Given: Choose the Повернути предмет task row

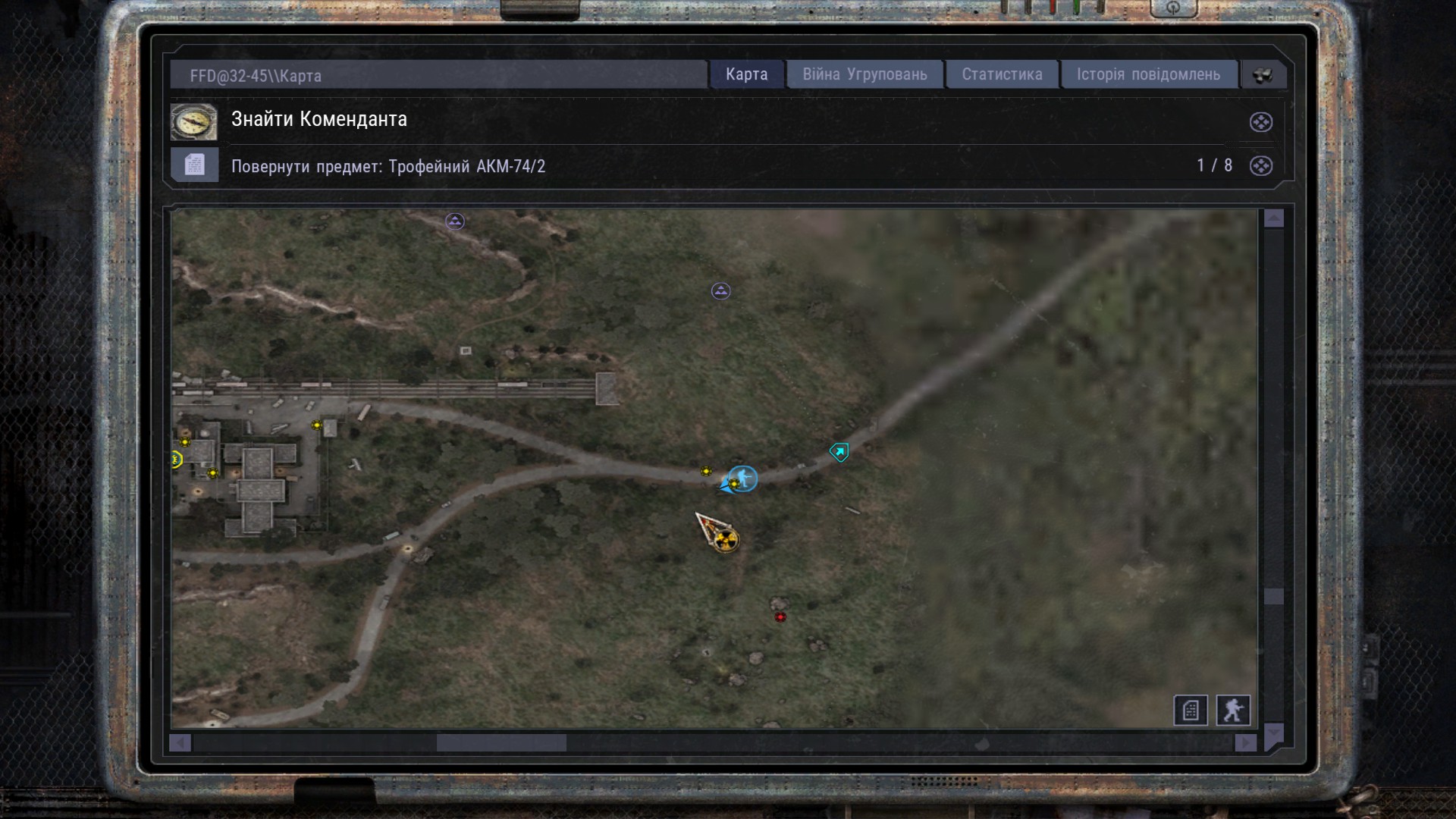Looking at the screenshot, I should [388, 166].
